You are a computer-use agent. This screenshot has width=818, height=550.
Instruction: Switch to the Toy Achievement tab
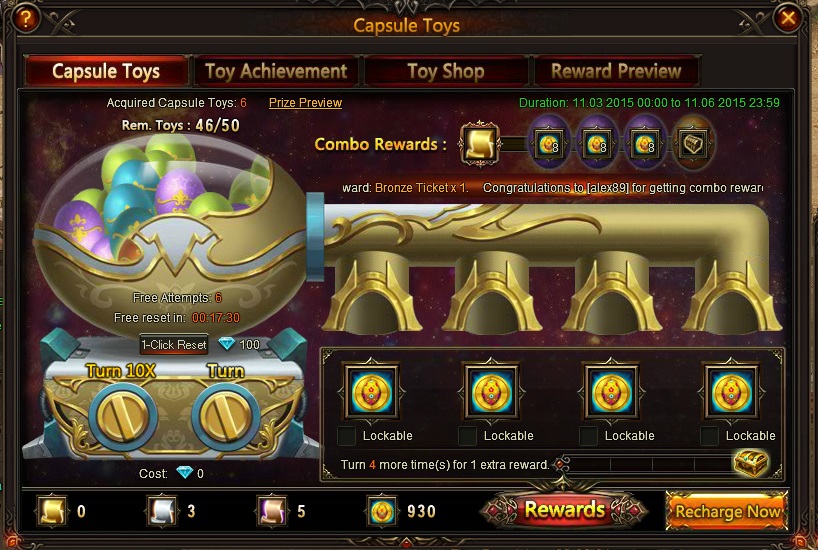[x=276, y=71]
